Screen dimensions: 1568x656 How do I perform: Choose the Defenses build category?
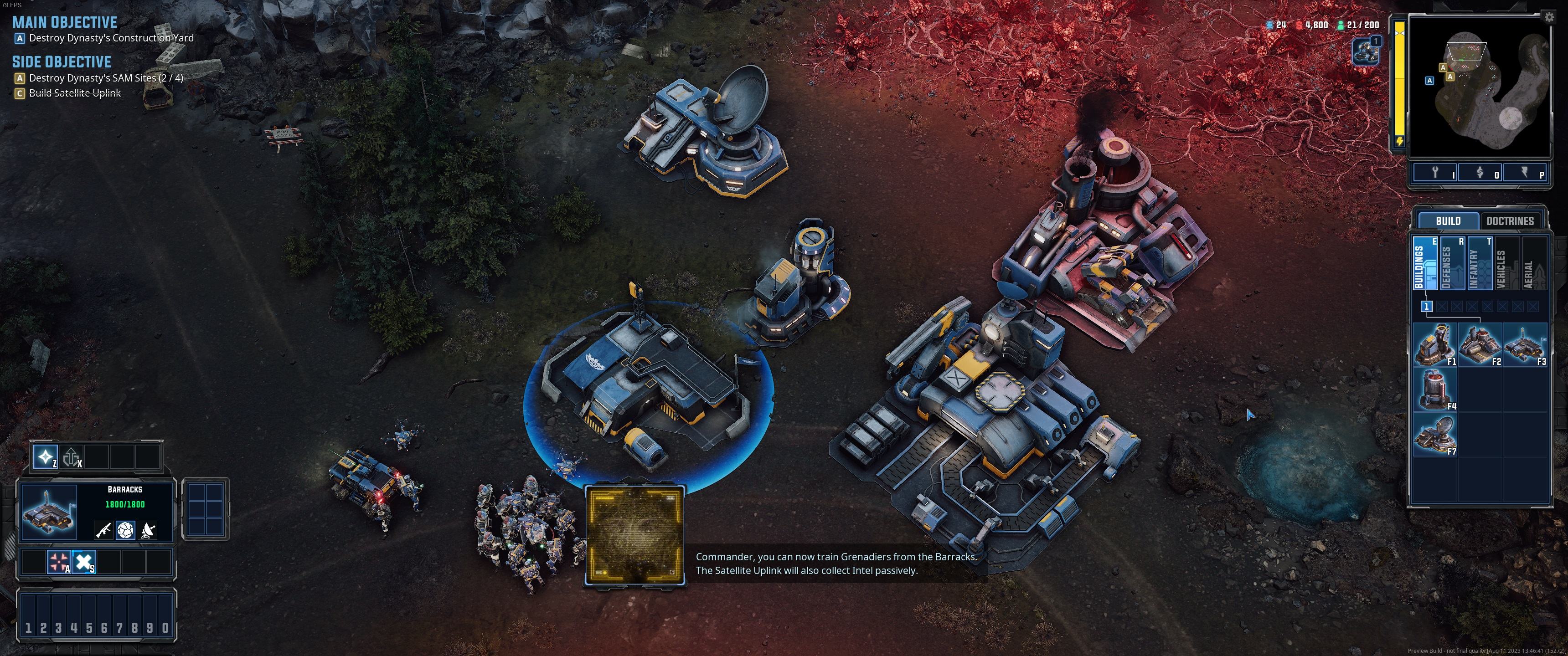click(x=1450, y=263)
